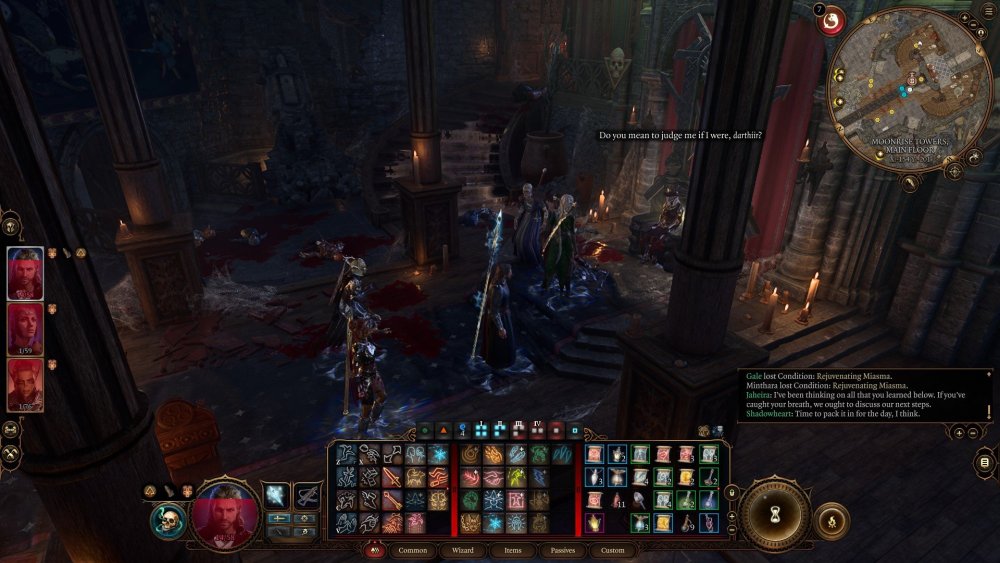Viewport: 1000px width, 563px height.
Task: Select the Passives hotbar tab
Action: (562, 550)
